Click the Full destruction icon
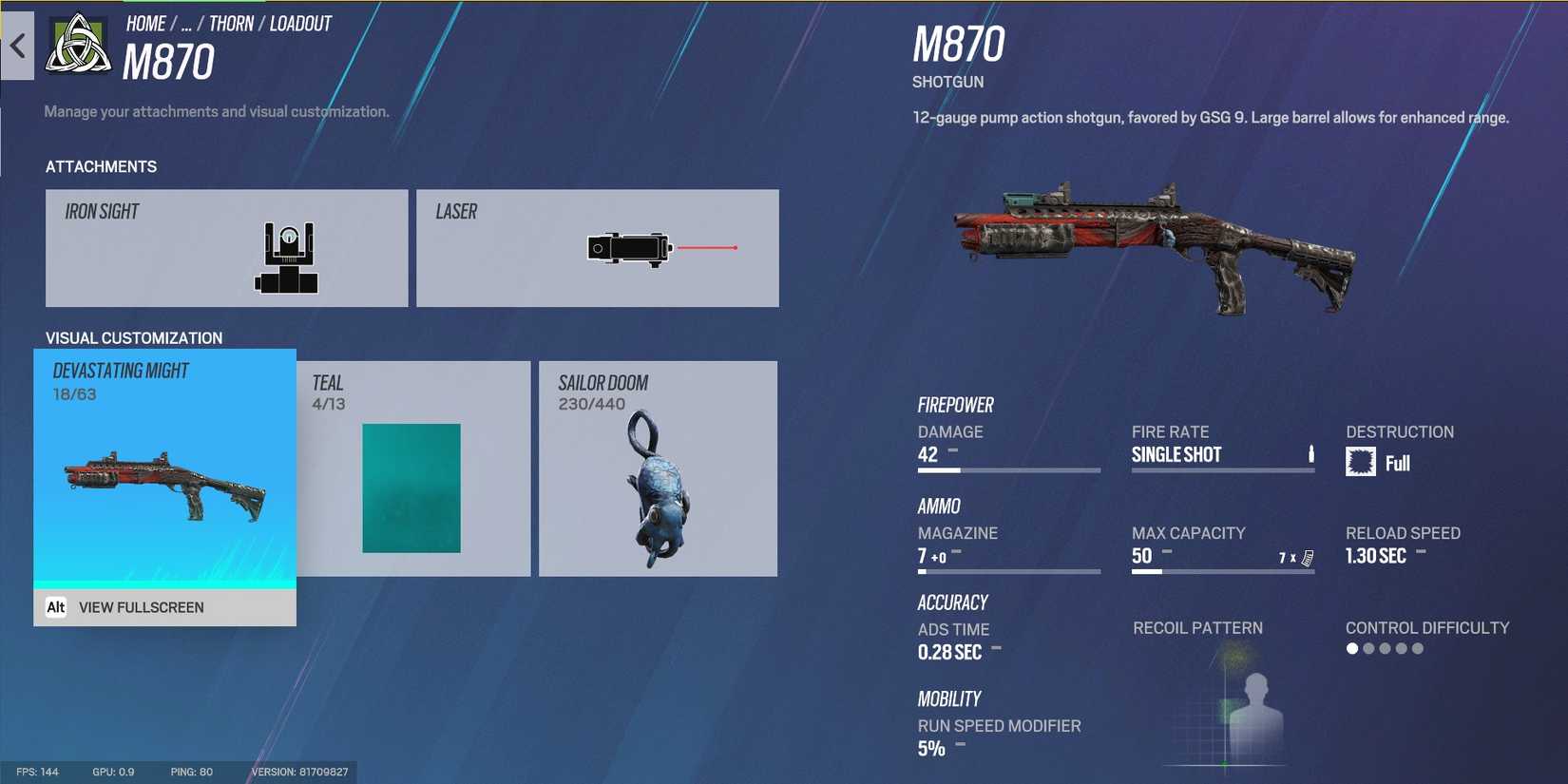This screenshot has width=1568, height=784. [x=1363, y=462]
